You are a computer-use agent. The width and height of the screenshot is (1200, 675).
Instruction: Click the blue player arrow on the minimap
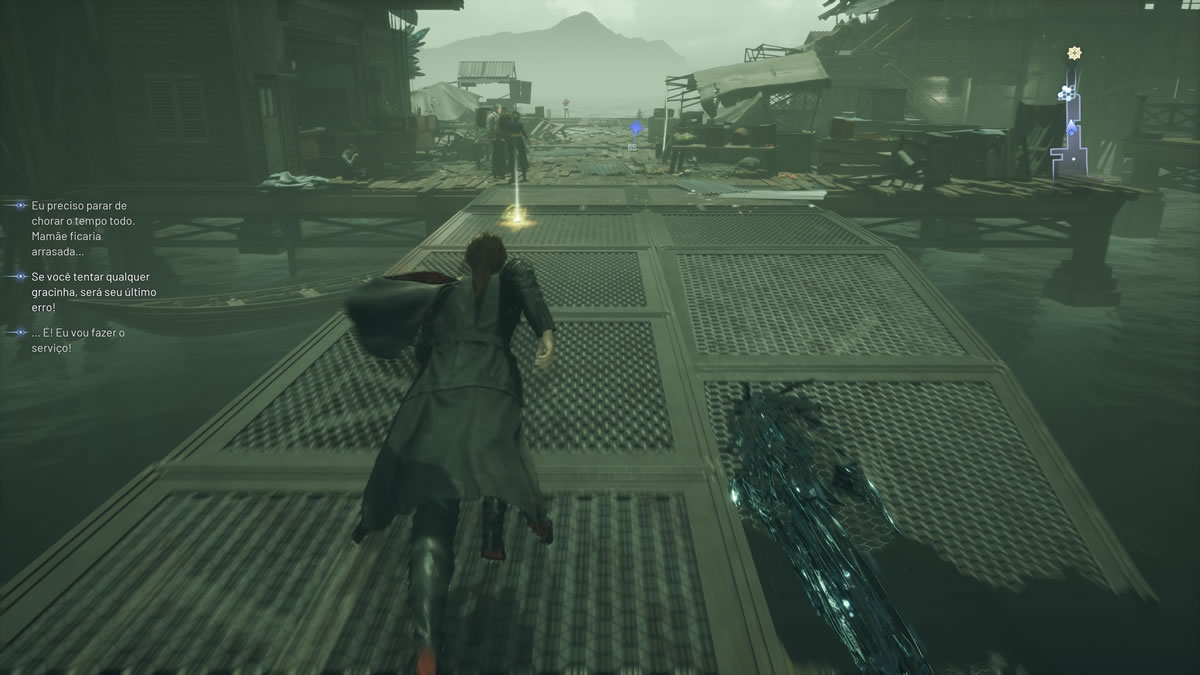pos(1071,127)
